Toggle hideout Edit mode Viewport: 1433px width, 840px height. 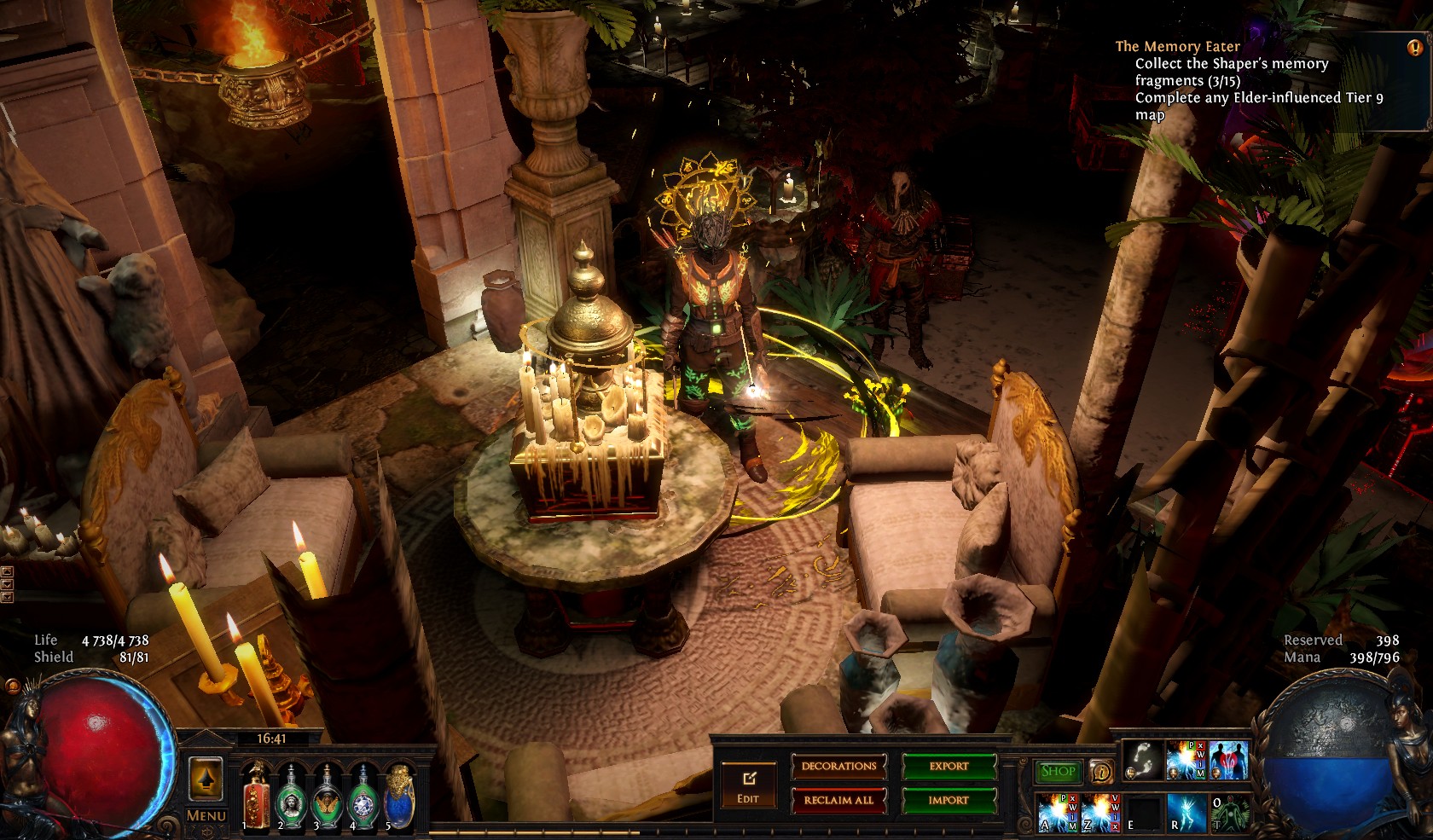(748, 786)
